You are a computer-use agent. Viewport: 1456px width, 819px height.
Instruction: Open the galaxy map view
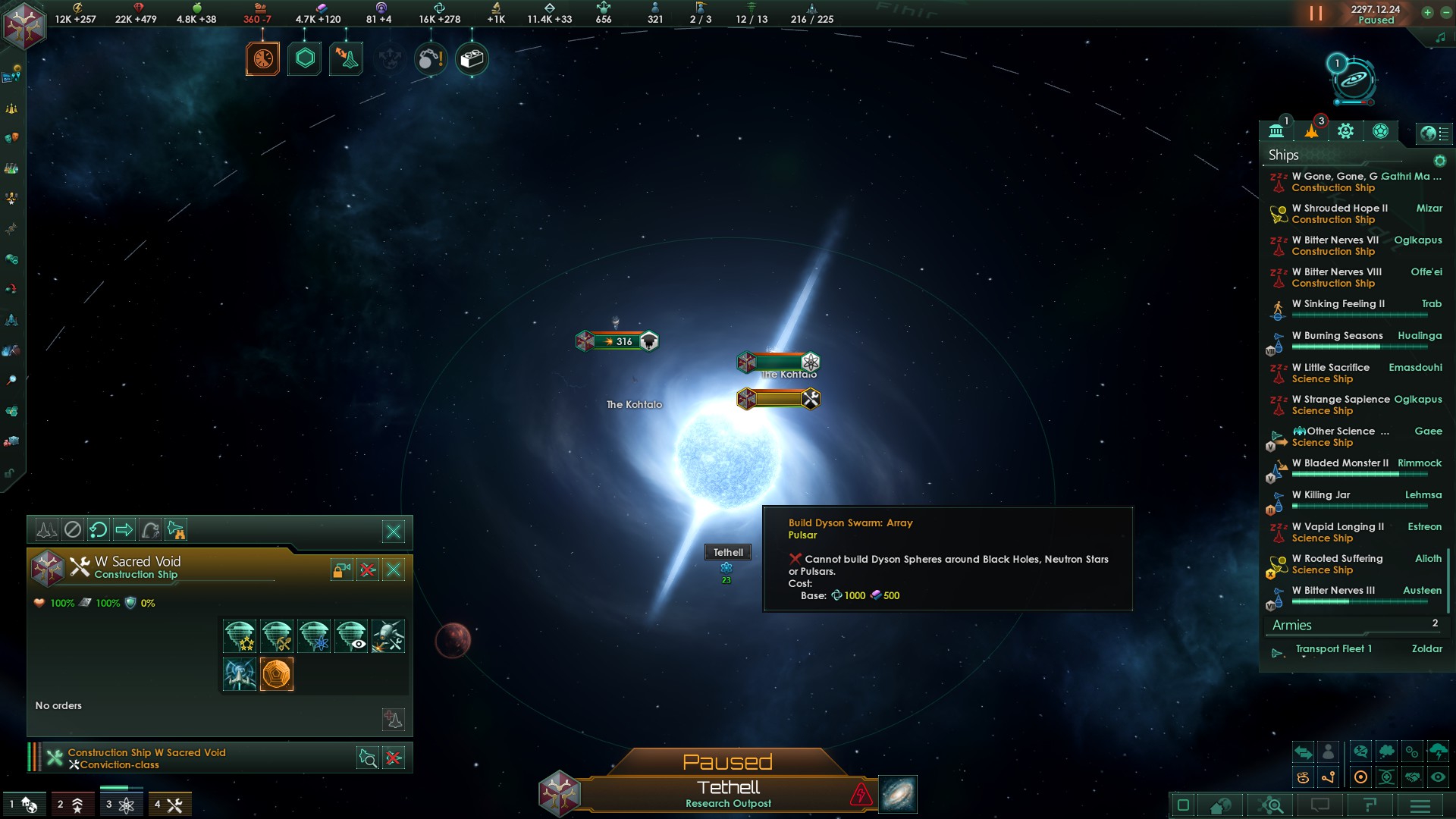pyautogui.click(x=898, y=794)
